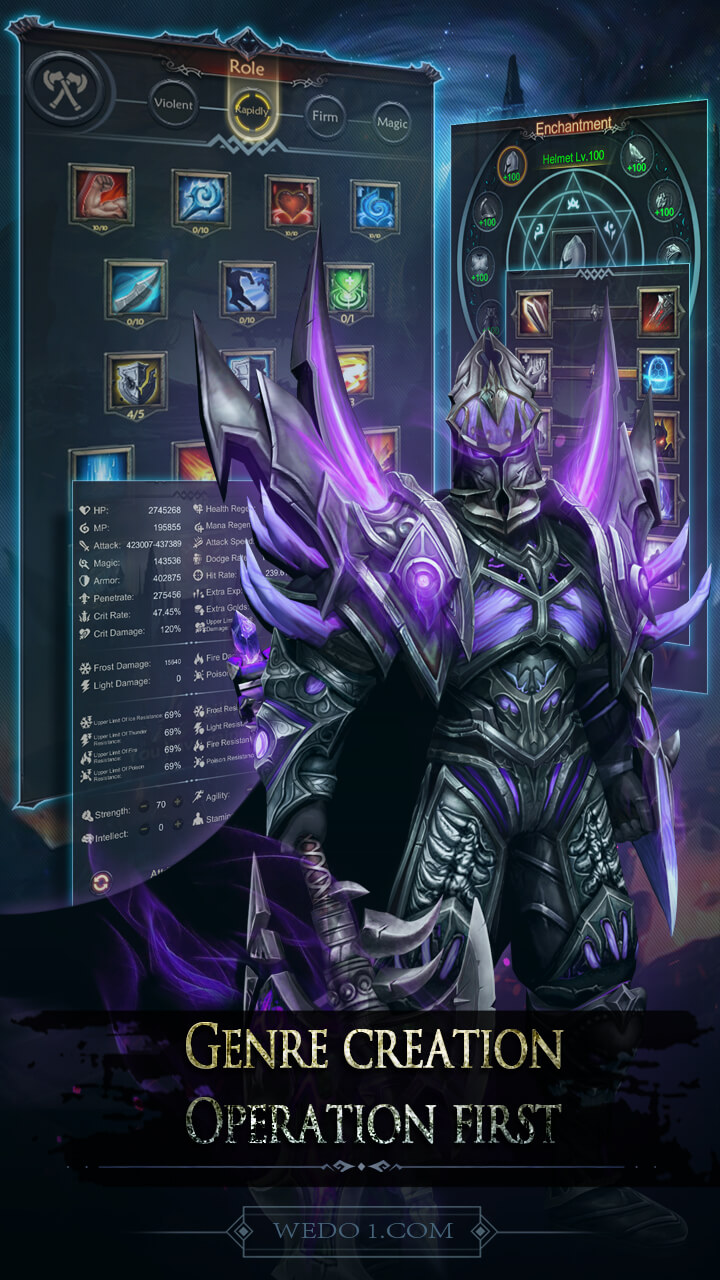This screenshot has width=720, height=1280.
Task: Open the WEDO 1.COM link
Action: (x=360, y=1231)
